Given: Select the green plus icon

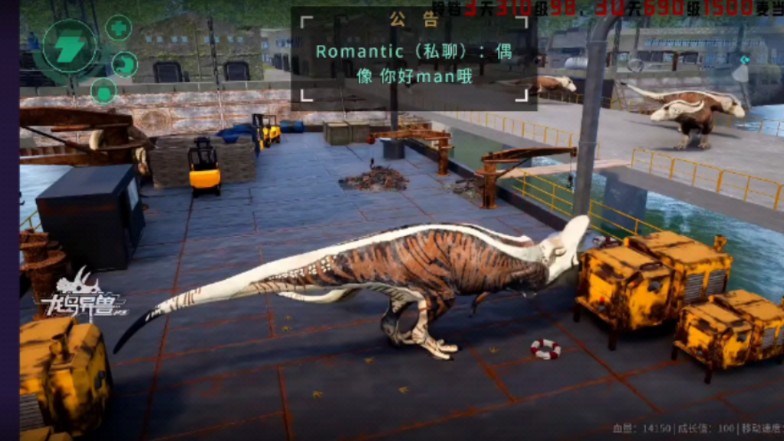Looking at the screenshot, I should coord(119,27).
